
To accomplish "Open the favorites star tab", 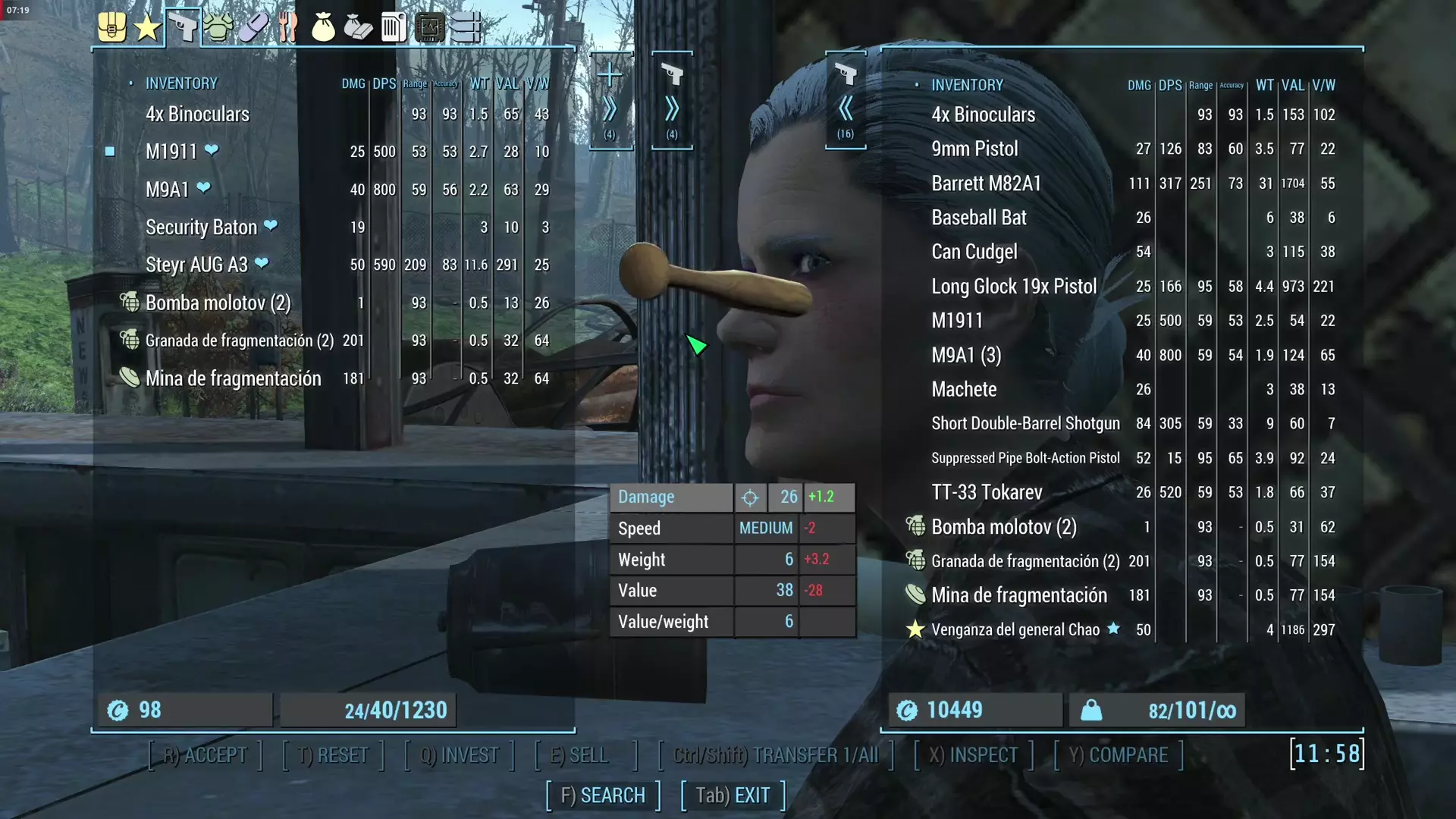I will tap(147, 28).
